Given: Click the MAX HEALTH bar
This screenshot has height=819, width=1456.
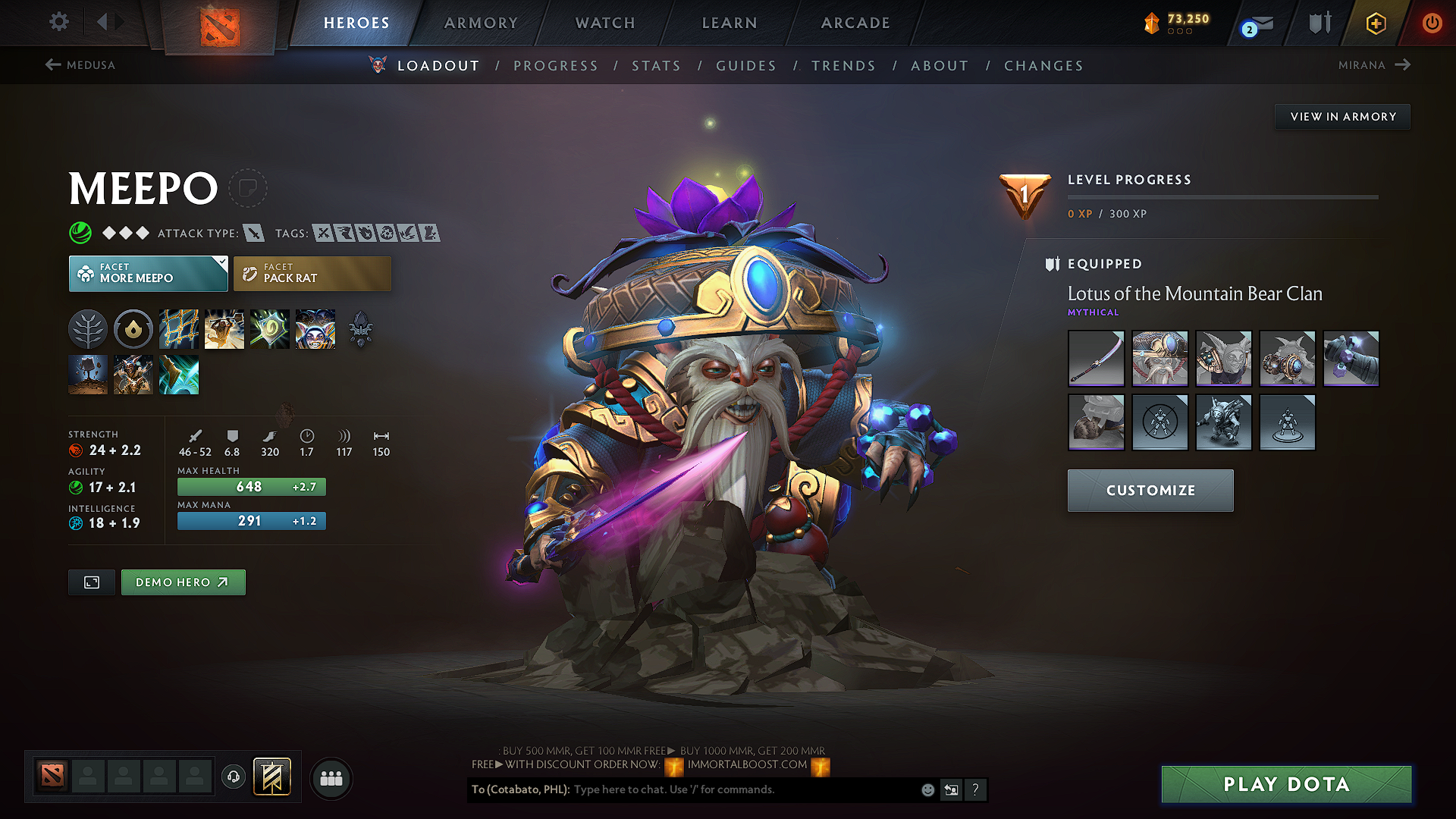Looking at the screenshot, I should click(251, 486).
